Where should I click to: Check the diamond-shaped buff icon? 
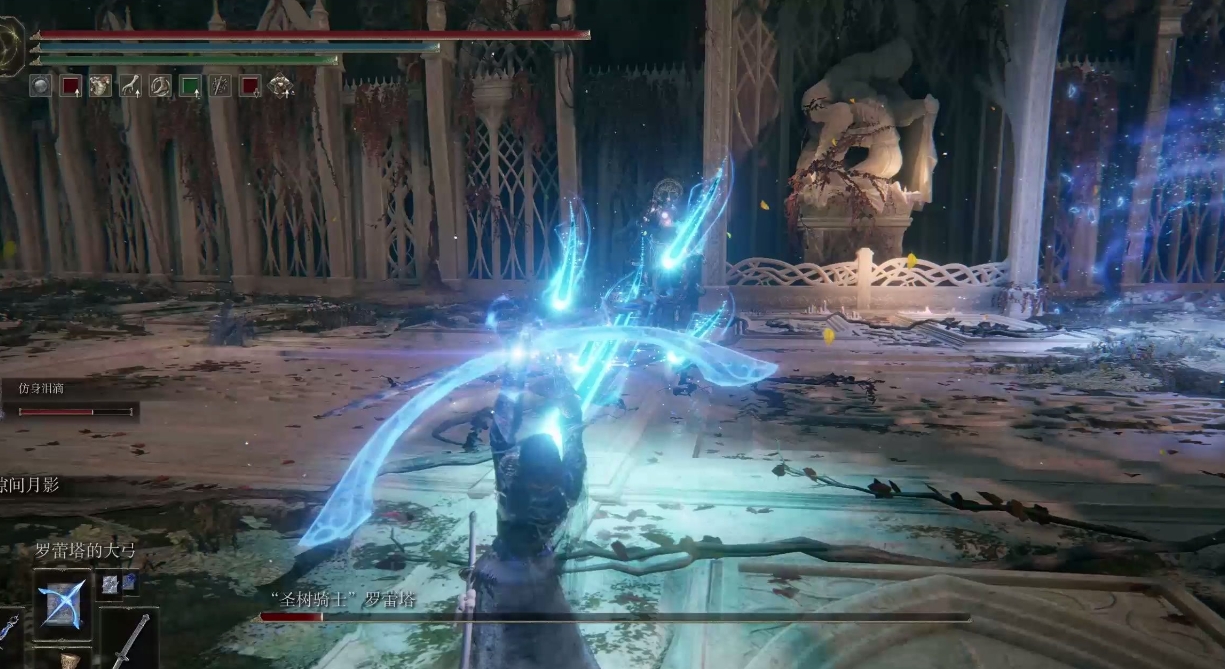[x=281, y=86]
